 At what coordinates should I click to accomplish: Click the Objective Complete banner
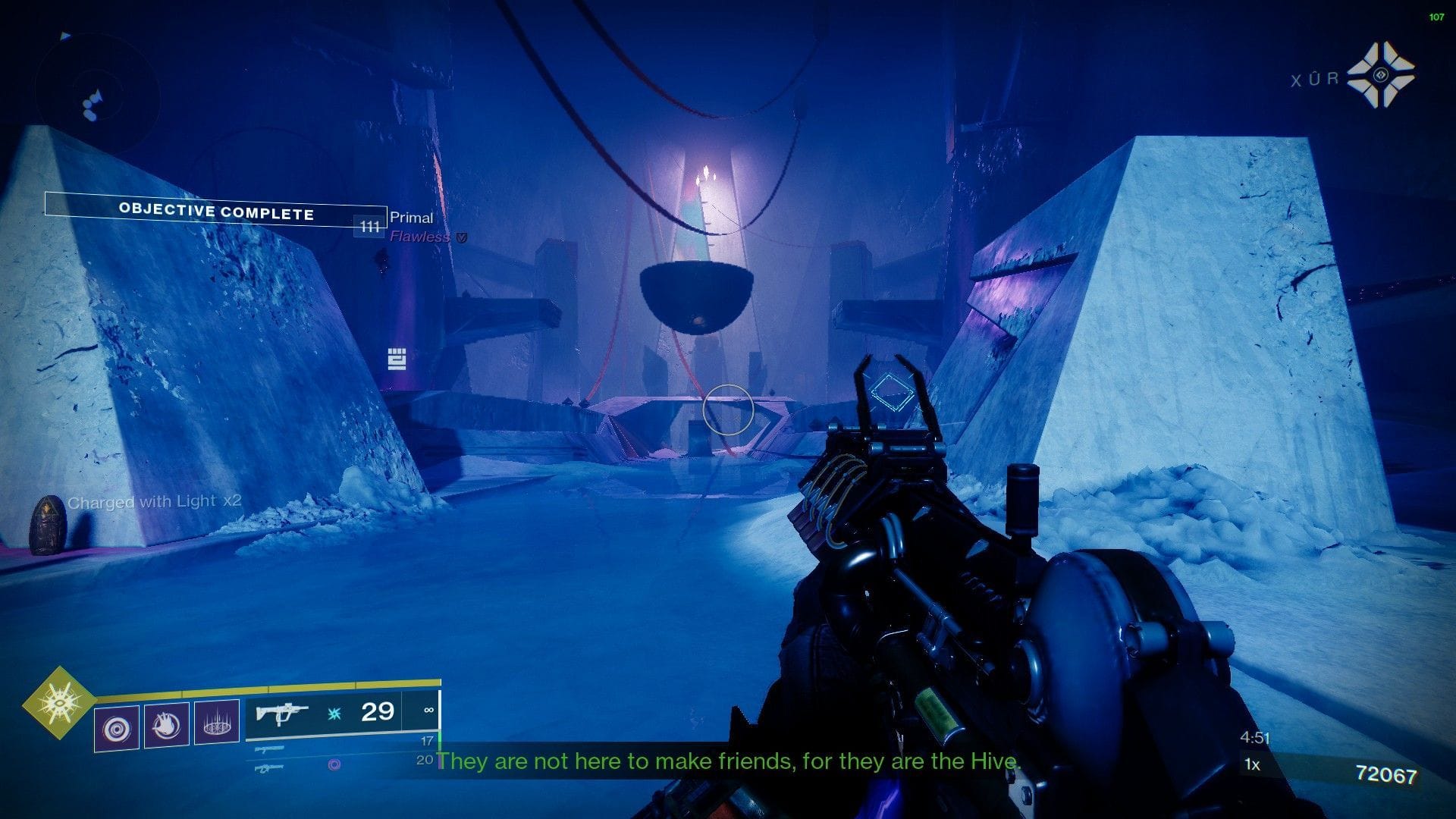point(215,212)
